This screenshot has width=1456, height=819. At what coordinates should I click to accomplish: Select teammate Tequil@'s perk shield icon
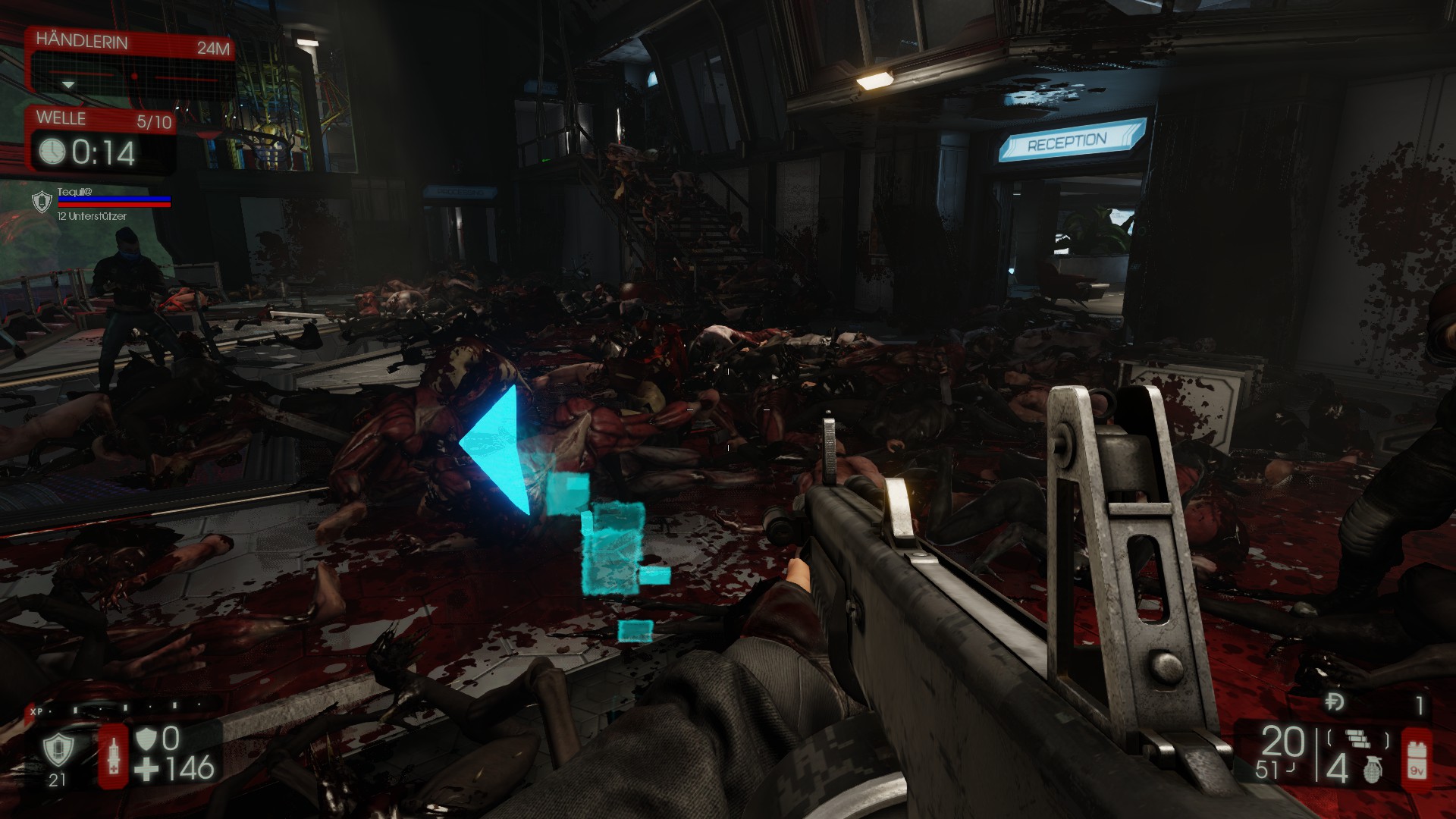(42, 202)
